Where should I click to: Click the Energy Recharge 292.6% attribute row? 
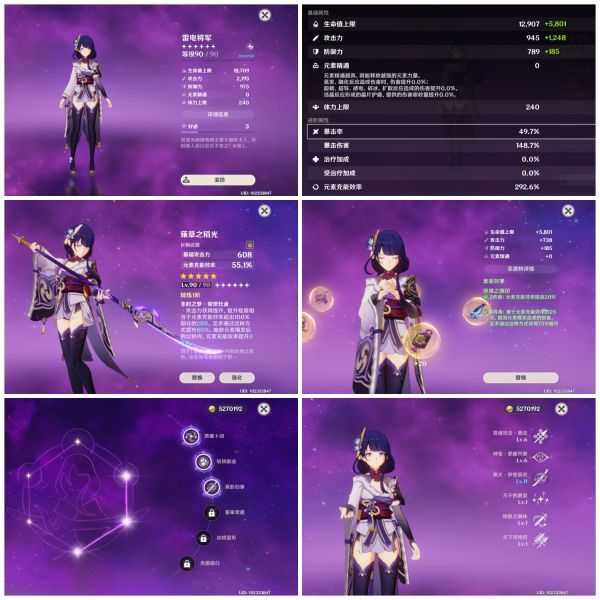(x=450, y=187)
